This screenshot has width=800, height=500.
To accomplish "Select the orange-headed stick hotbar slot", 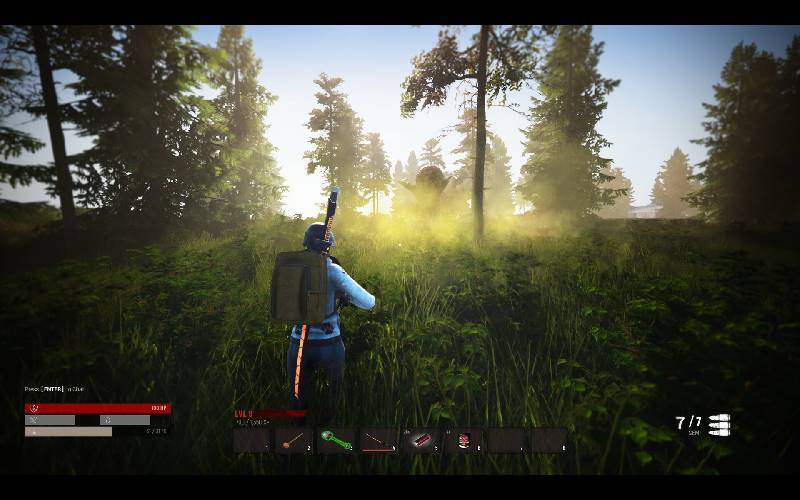I will click(x=294, y=440).
